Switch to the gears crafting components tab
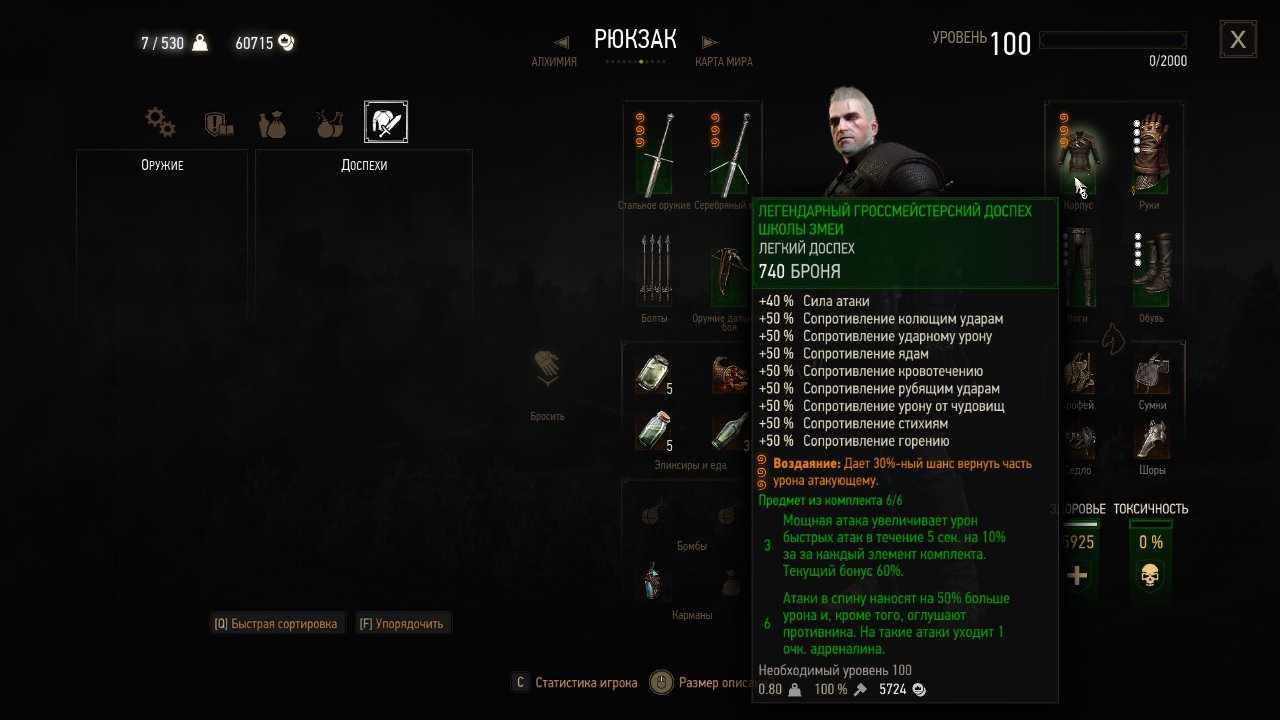Screen dimensions: 1280x720 (160, 123)
